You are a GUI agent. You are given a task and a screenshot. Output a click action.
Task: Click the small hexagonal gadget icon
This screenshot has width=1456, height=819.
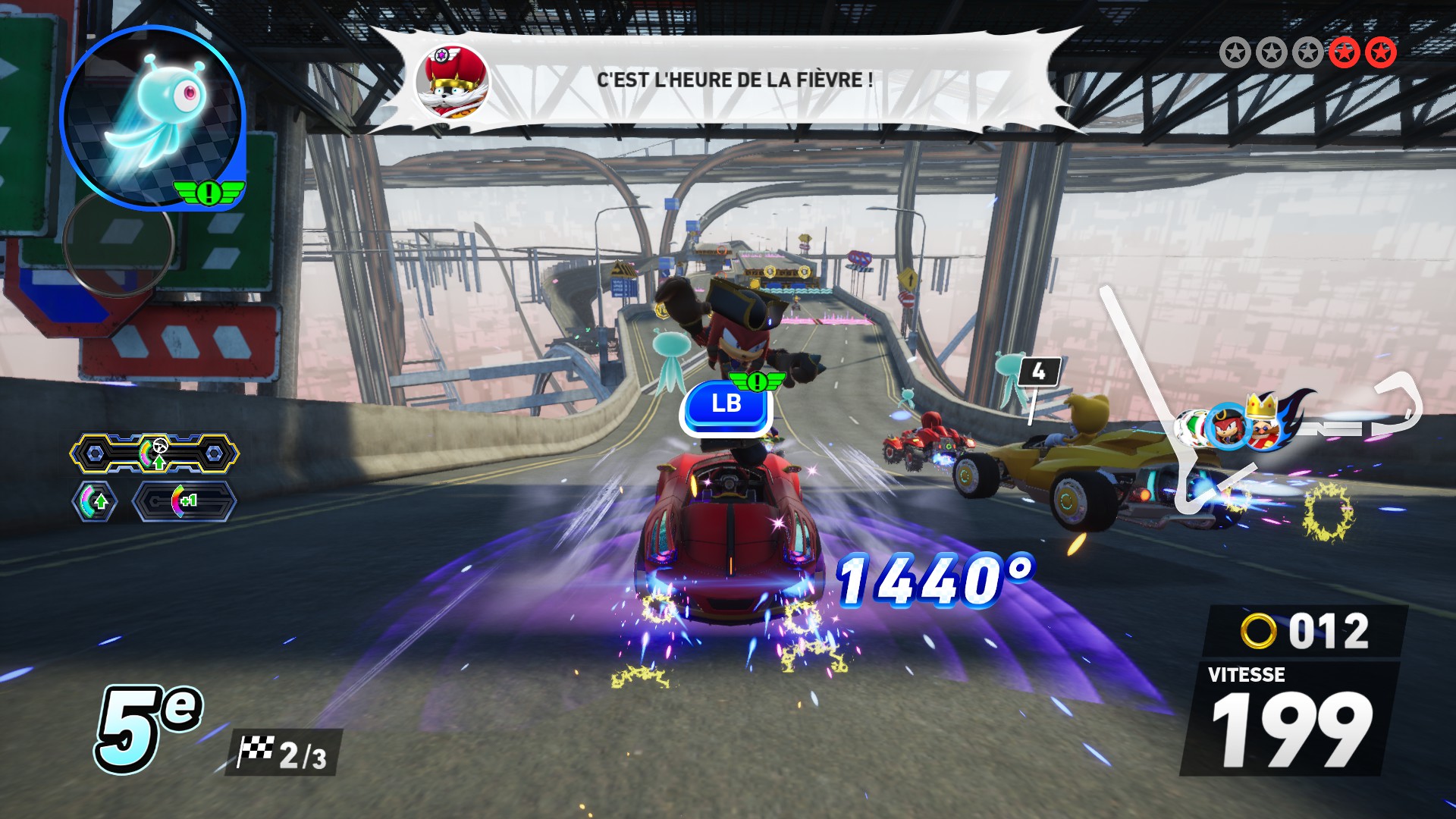click(x=95, y=501)
